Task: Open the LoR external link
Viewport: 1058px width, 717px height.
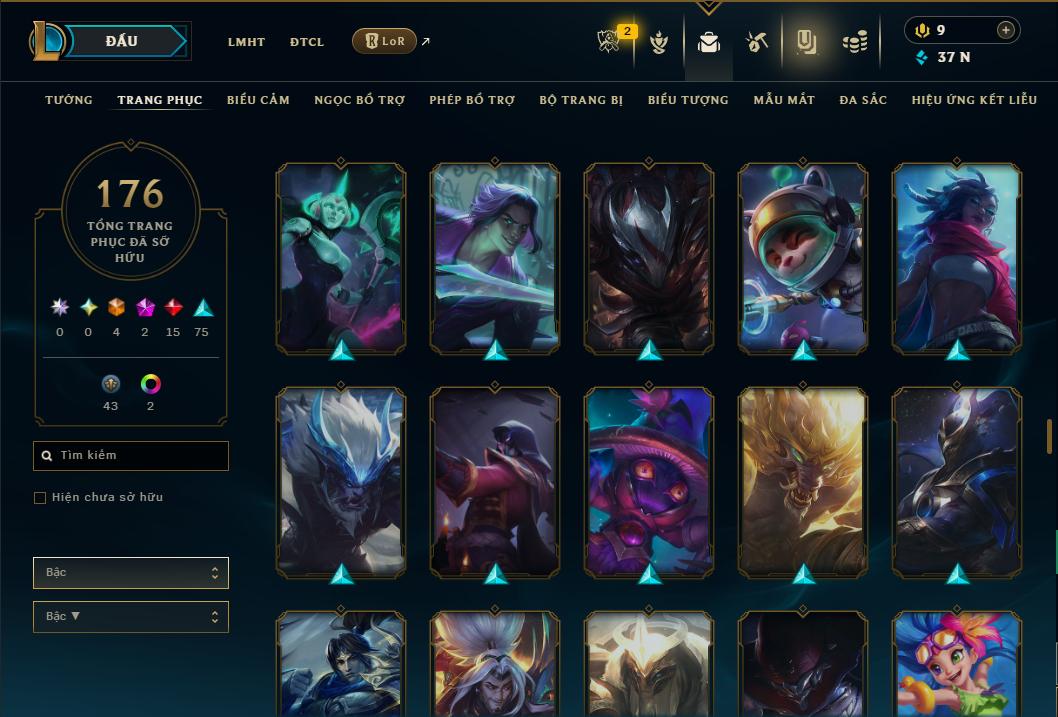Action: point(385,41)
